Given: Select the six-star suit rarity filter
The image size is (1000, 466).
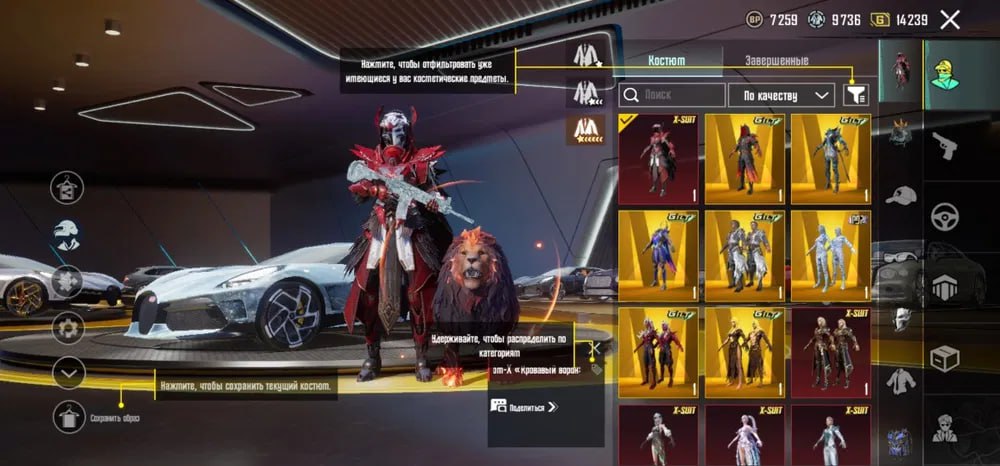Looking at the screenshot, I should [585, 129].
